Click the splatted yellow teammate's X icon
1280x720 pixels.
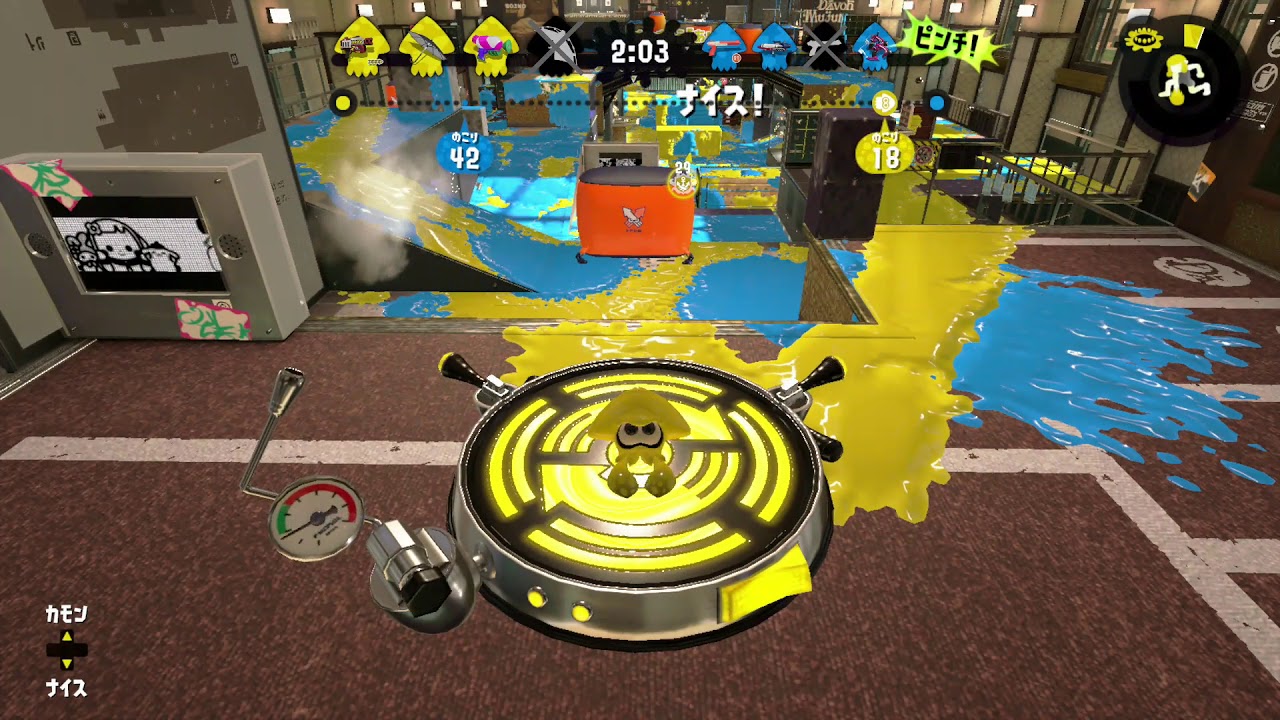550,48
